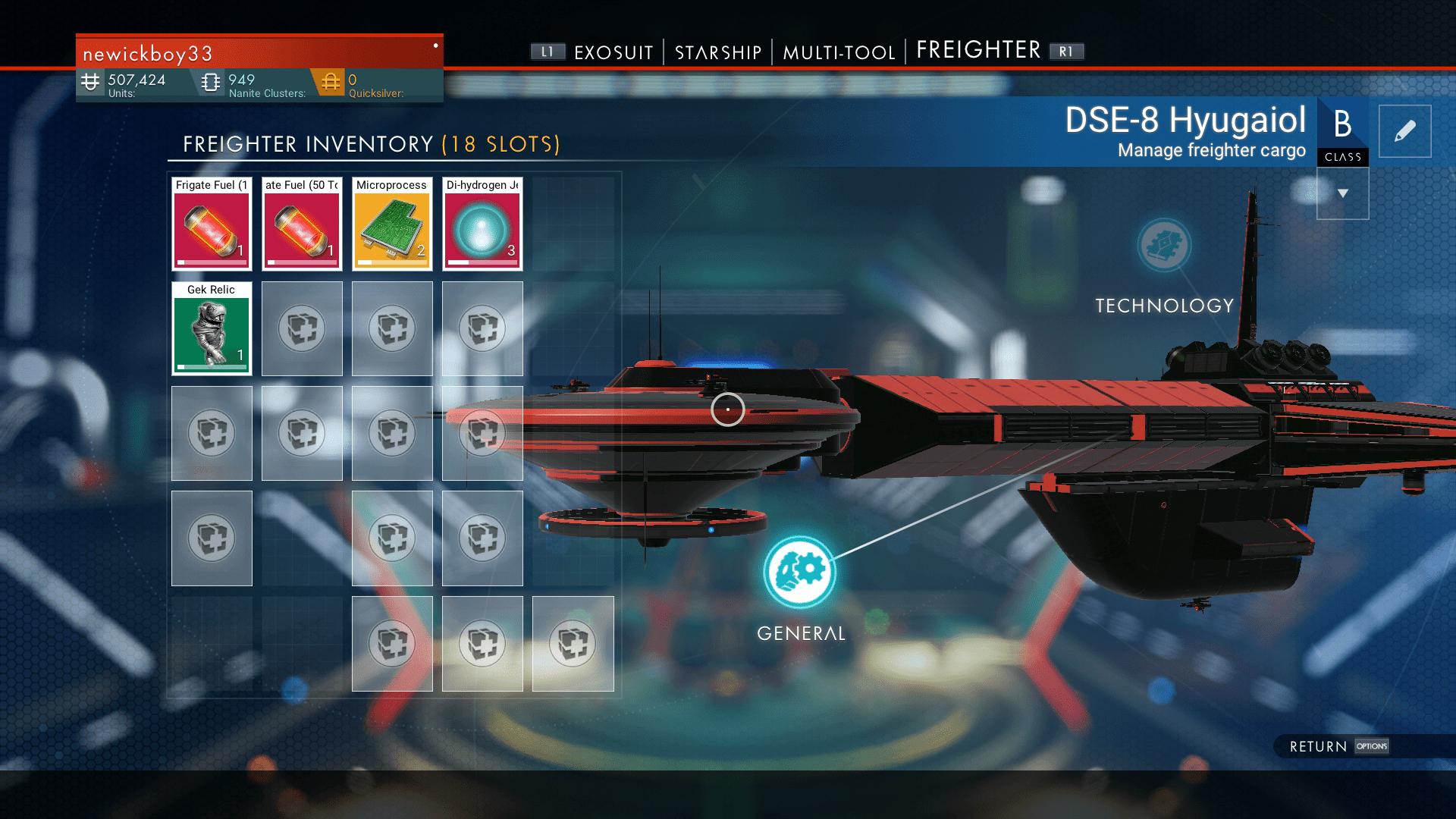Show the General cargo inventory
Image resolution: width=1456 pixels, height=819 pixels.
point(800,573)
